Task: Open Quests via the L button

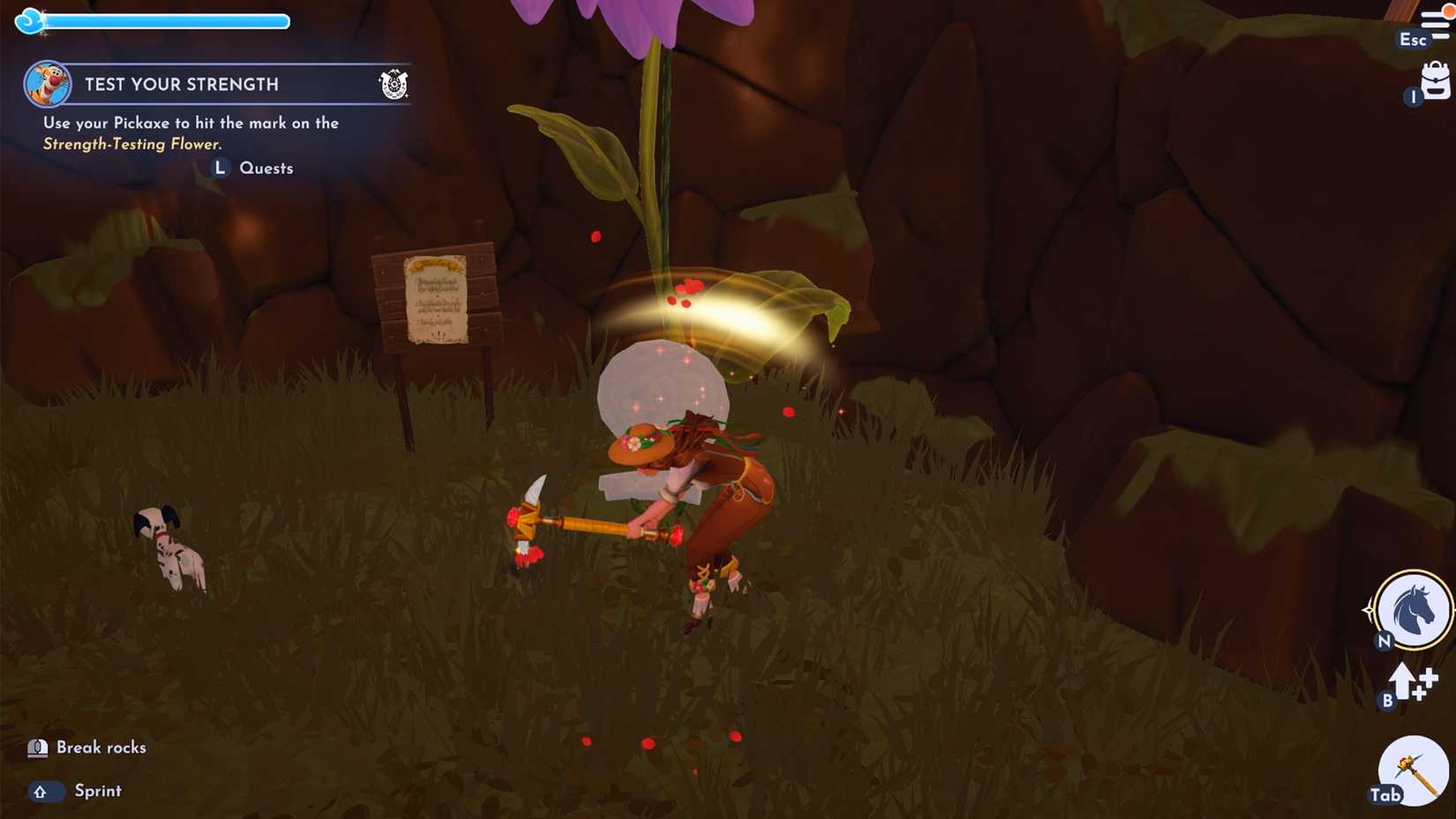Action: pos(220,168)
